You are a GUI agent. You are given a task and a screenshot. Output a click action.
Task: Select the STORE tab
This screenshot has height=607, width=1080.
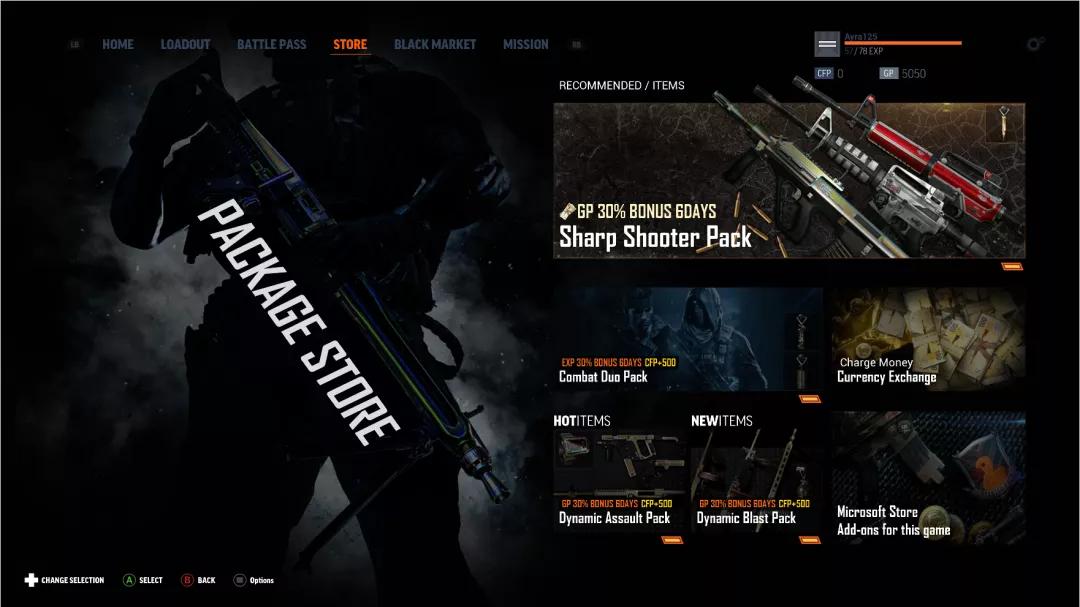pos(350,44)
